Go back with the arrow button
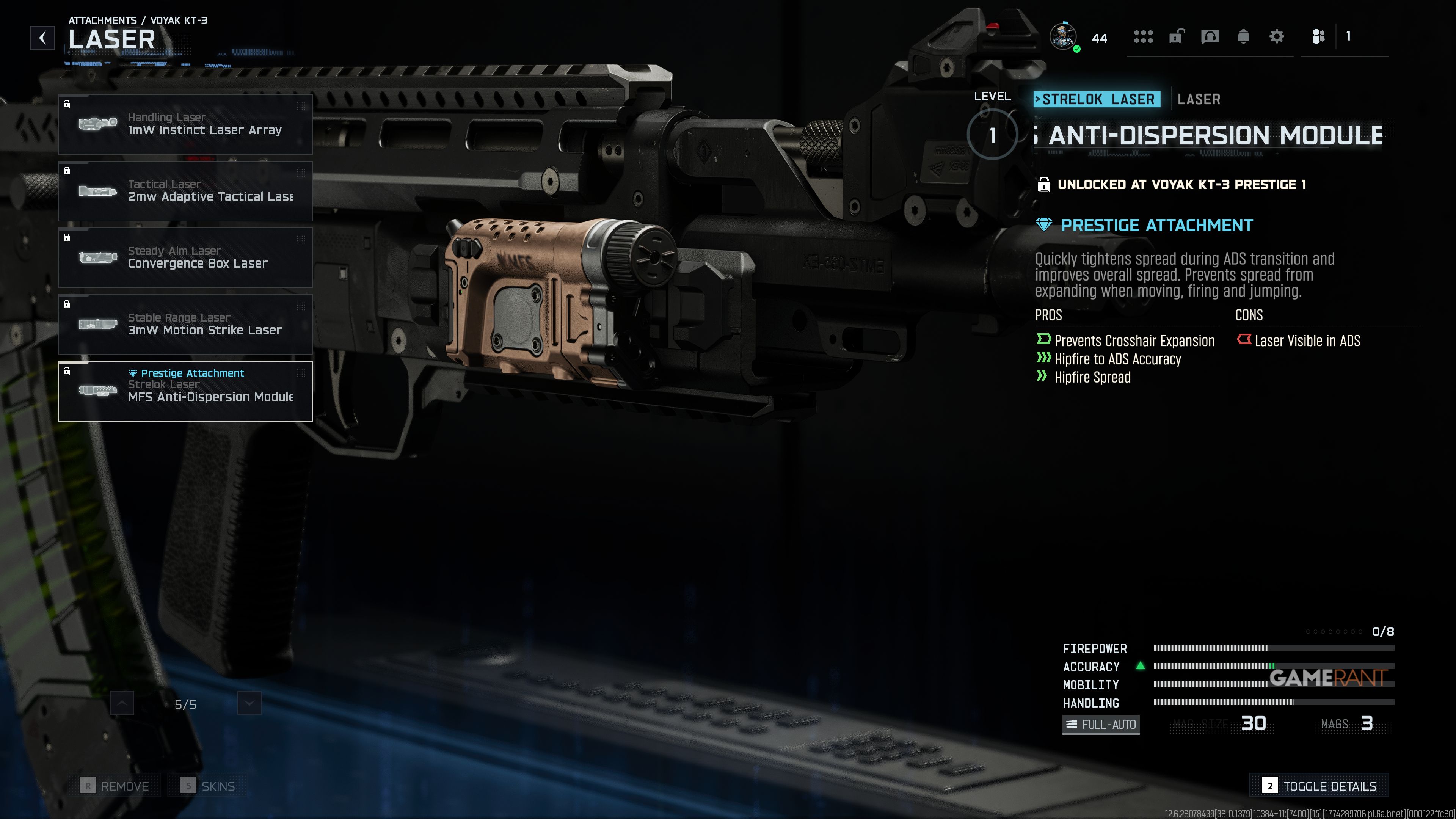1456x819 pixels. (x=42, y=38)
